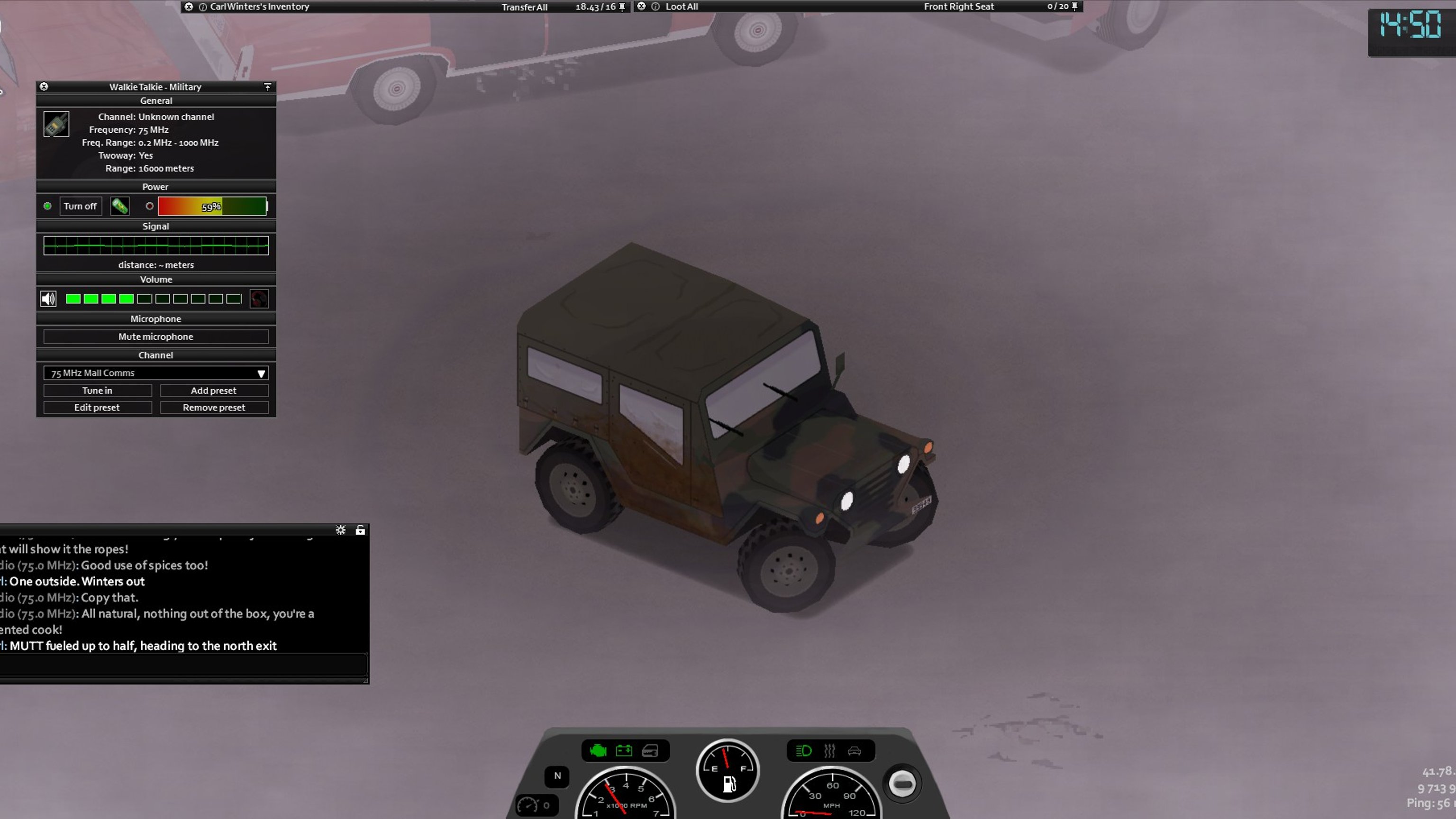Viewport: 1456px width, 819px height.
Task: Turn off the walkie talkie power
Action: (x=80, y=206)
